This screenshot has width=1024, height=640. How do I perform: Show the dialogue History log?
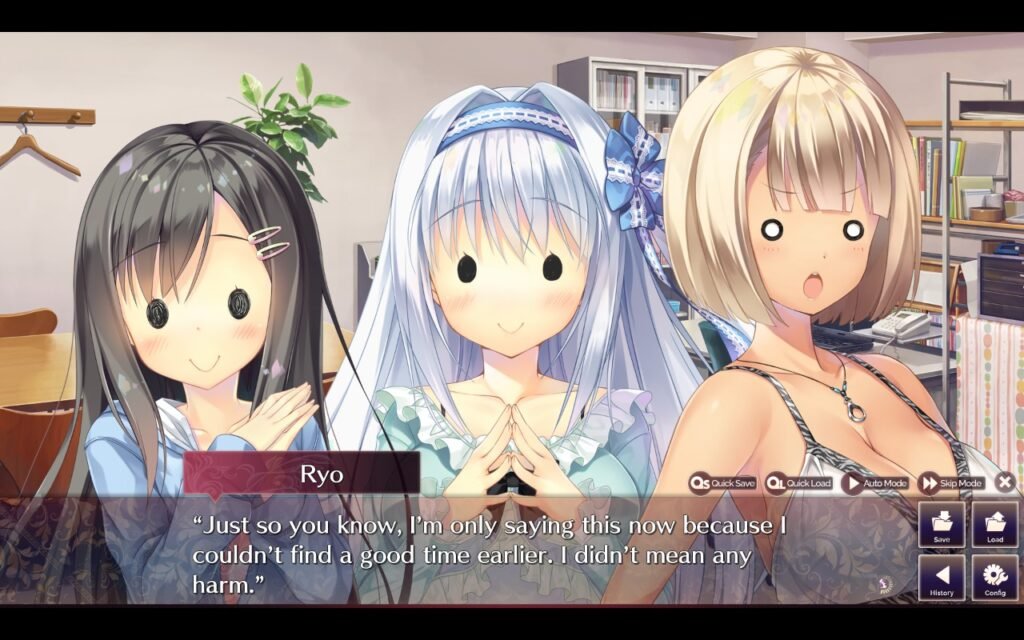(942, 578)
